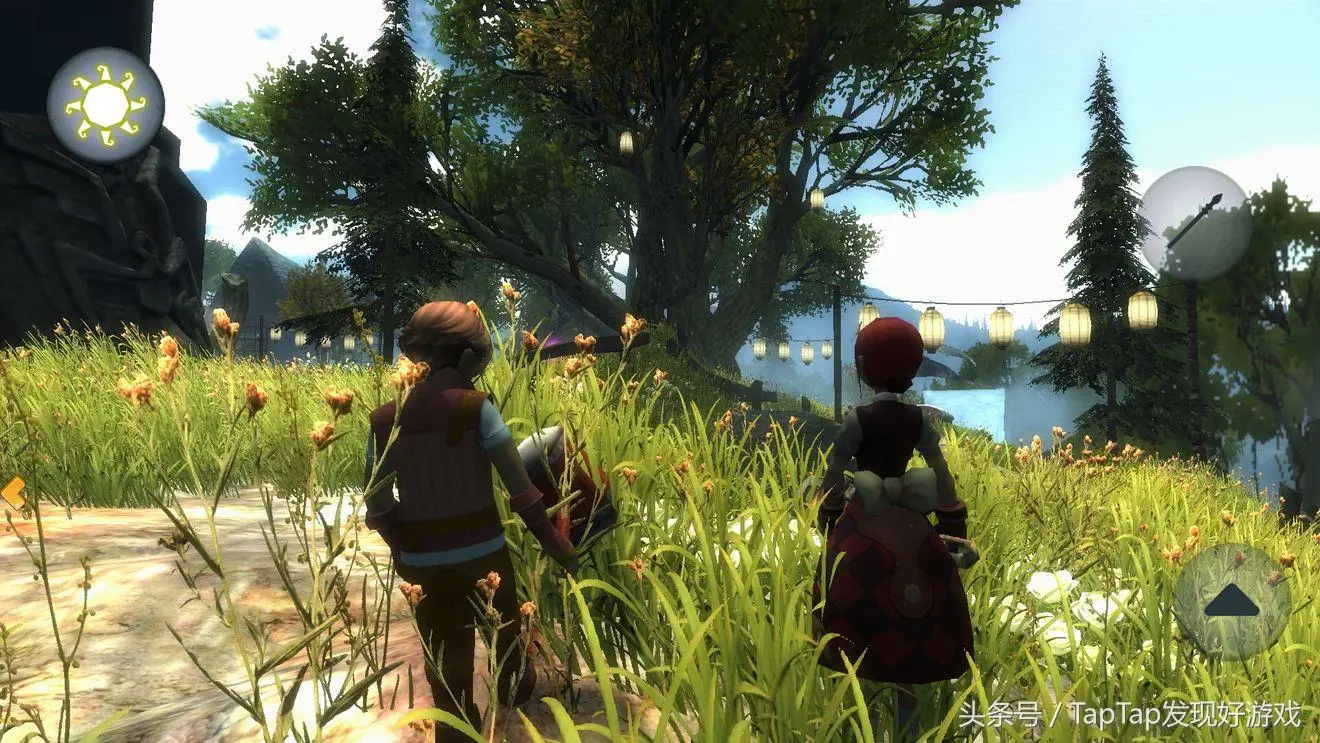Tap the up-arrow jump button
Screen dimensions: 1320x743
[x=1231, y=601]
